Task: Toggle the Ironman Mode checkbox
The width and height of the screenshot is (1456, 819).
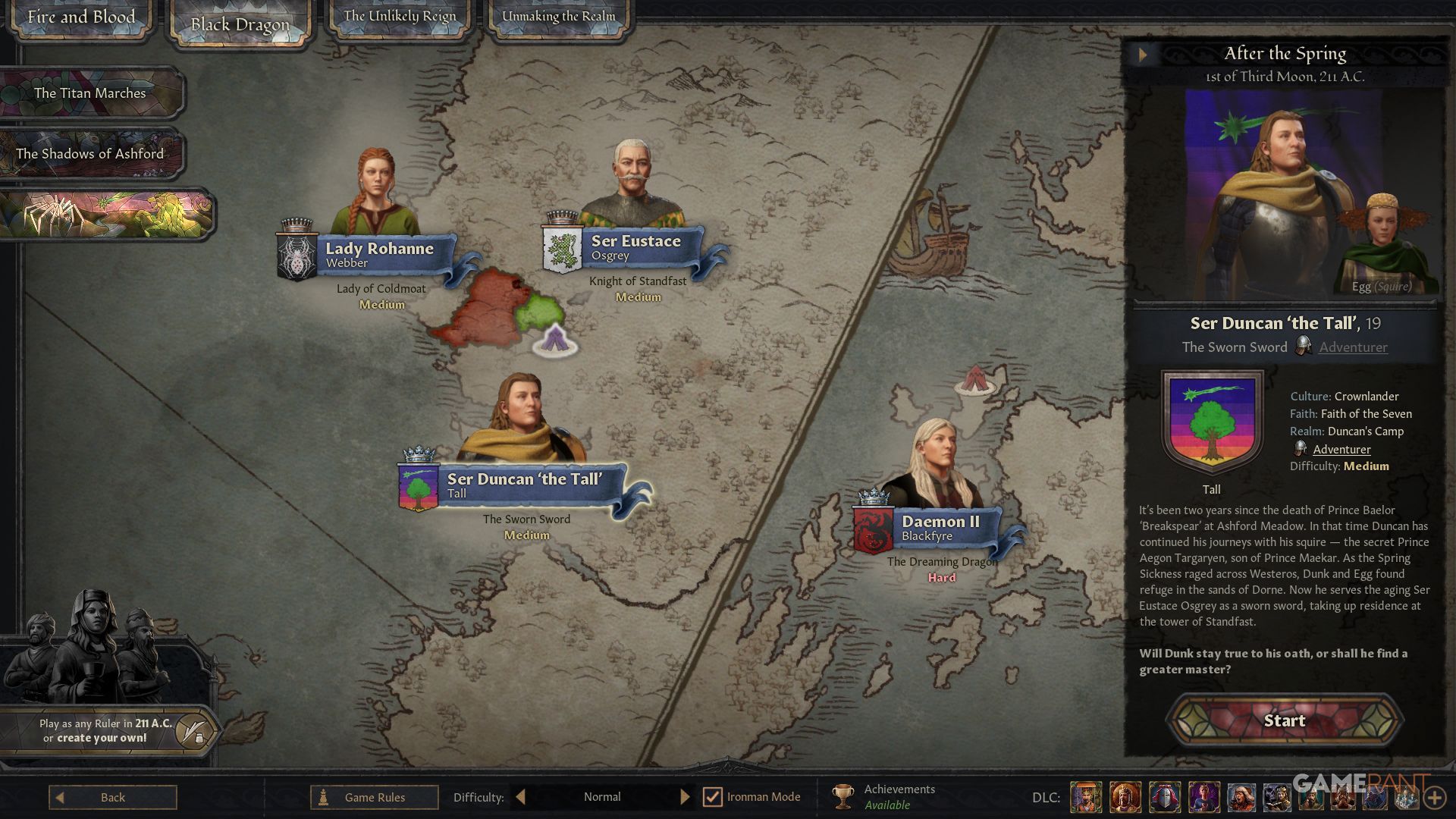Action: (x=712, y=797)
